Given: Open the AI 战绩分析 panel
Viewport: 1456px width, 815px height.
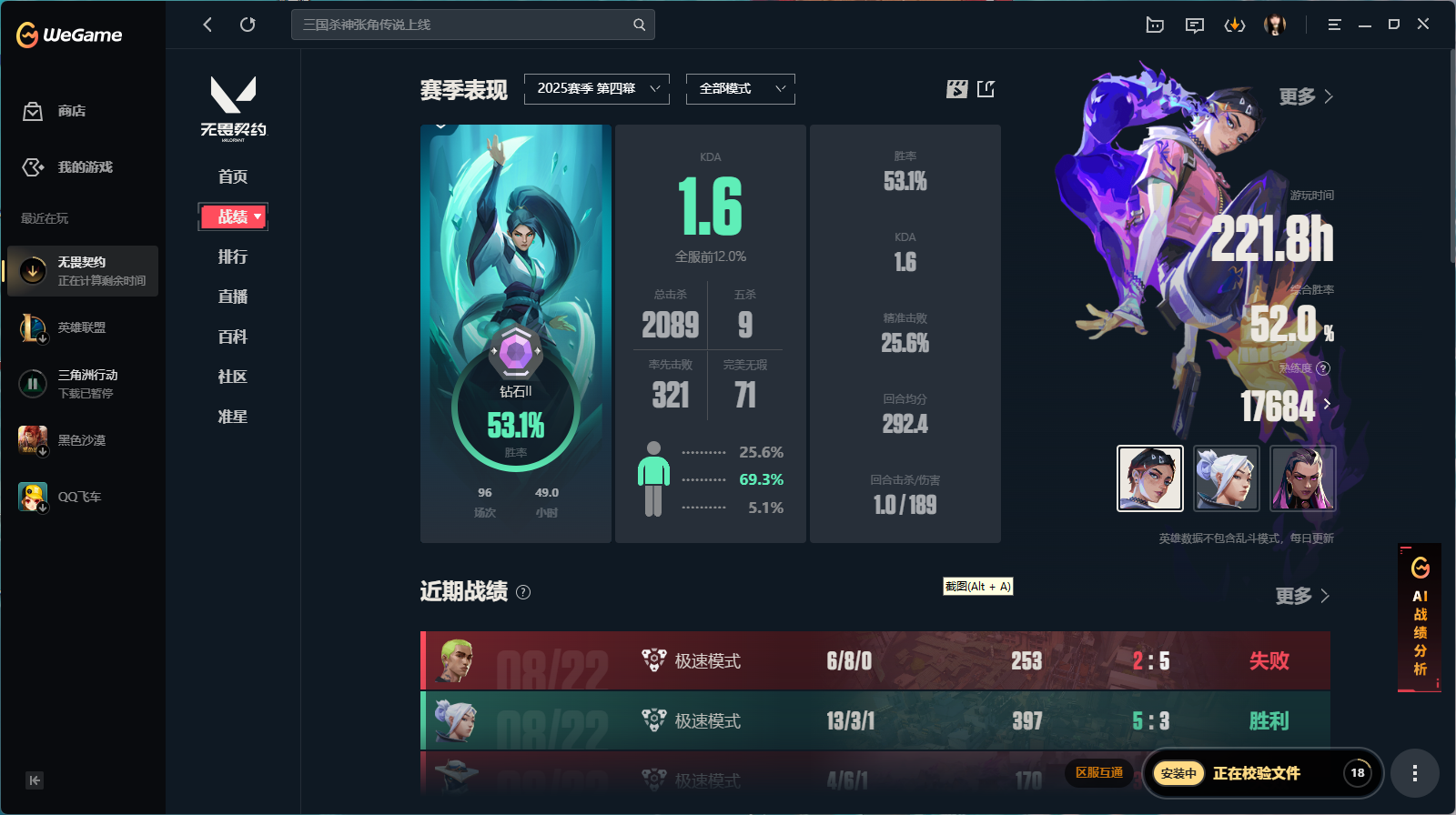Looking at the screenshot, I should click(x=1419, y=619).
